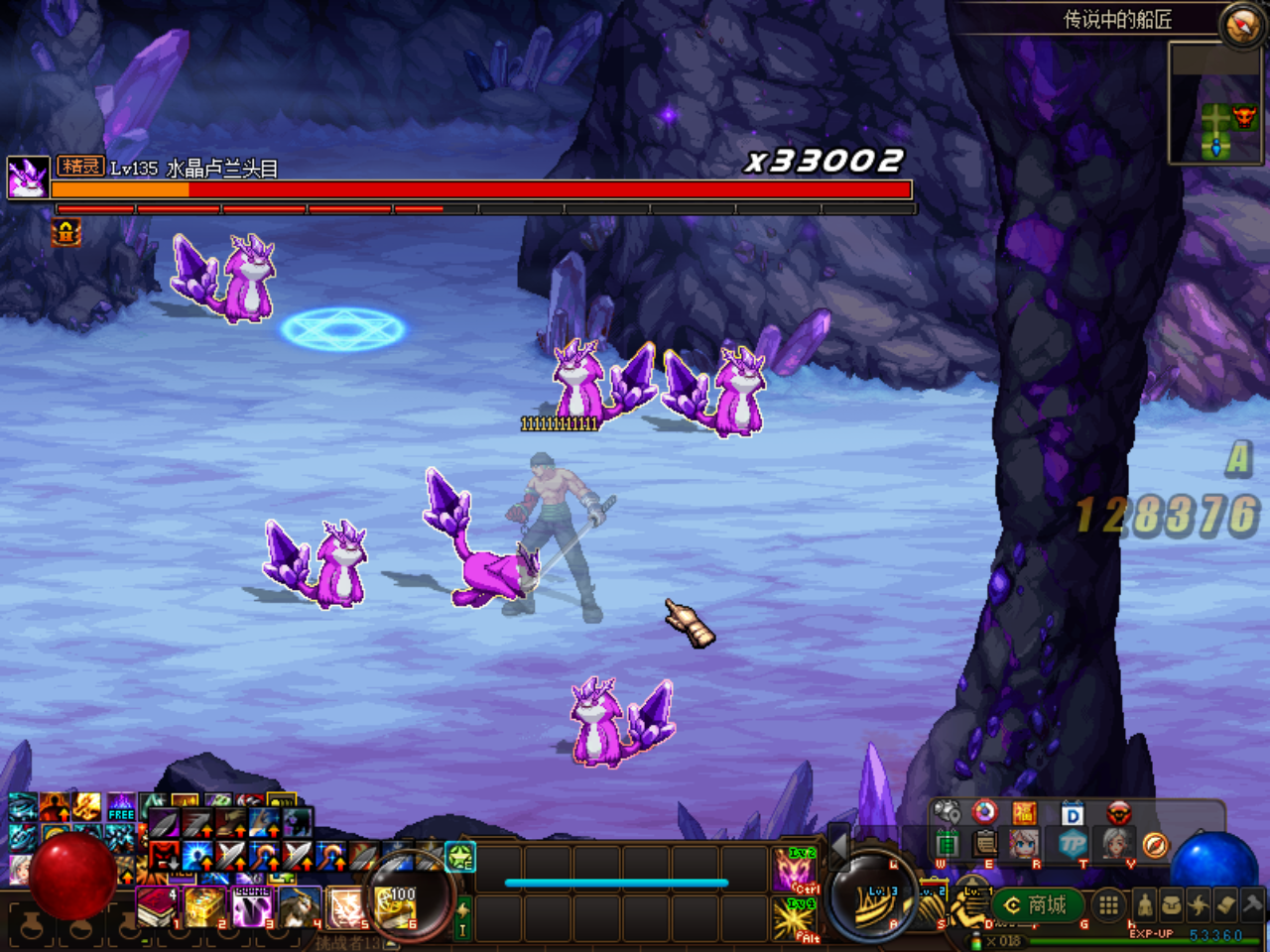The height and width of the screenshot is (952, 1270).
Task: Click the grid menu icon beside the Mall button
Action: click(1108, 907)
